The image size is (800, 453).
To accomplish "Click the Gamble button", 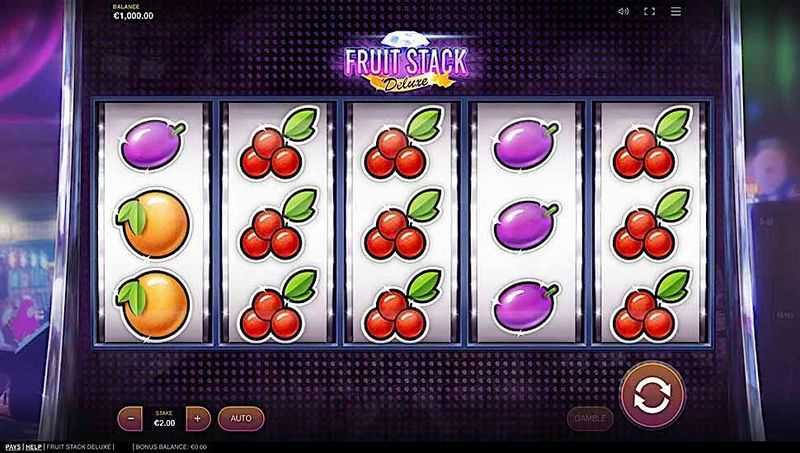I will click(x=590, y=417).
